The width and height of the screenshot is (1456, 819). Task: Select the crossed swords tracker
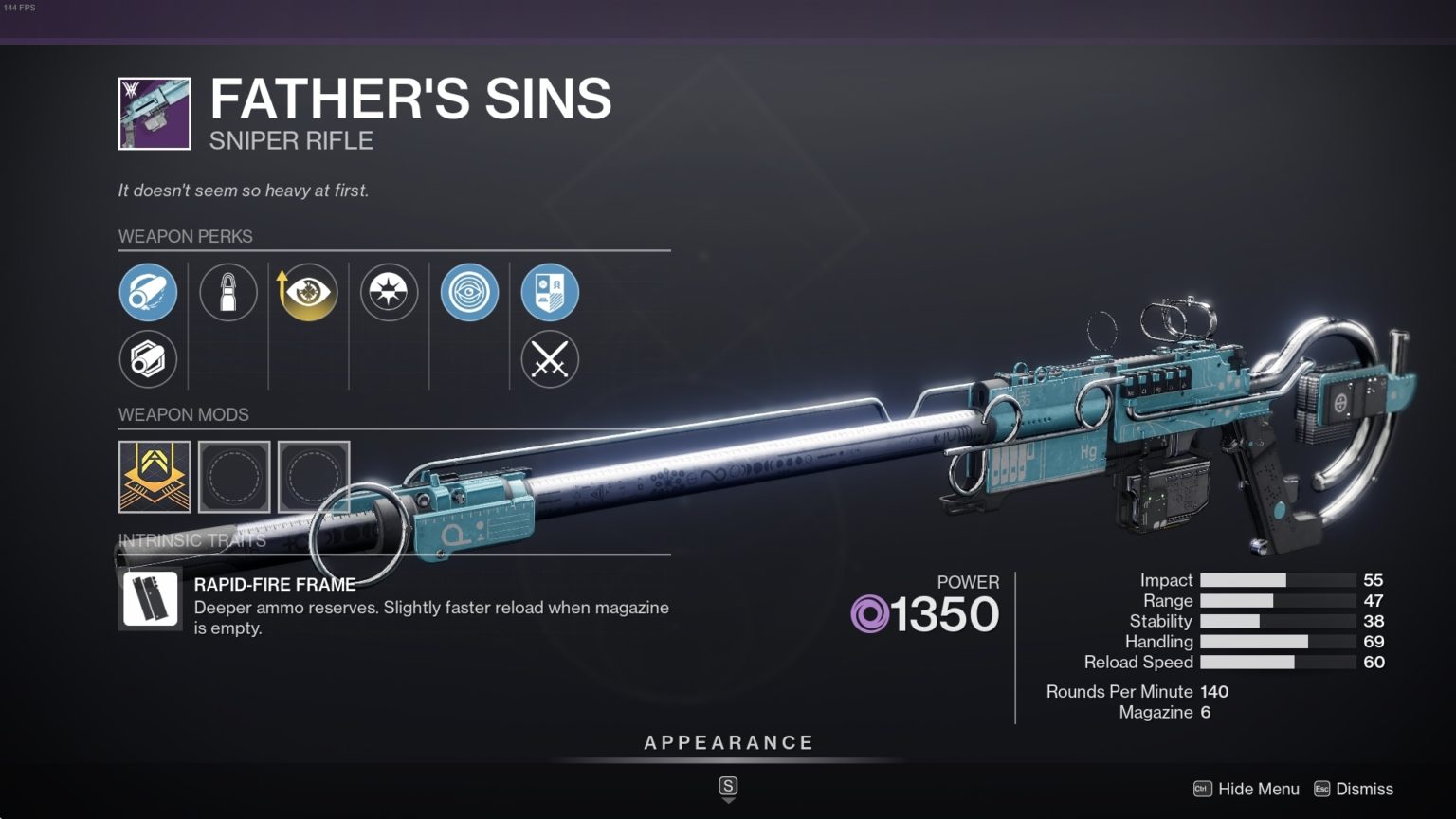(x=550, y=359)
